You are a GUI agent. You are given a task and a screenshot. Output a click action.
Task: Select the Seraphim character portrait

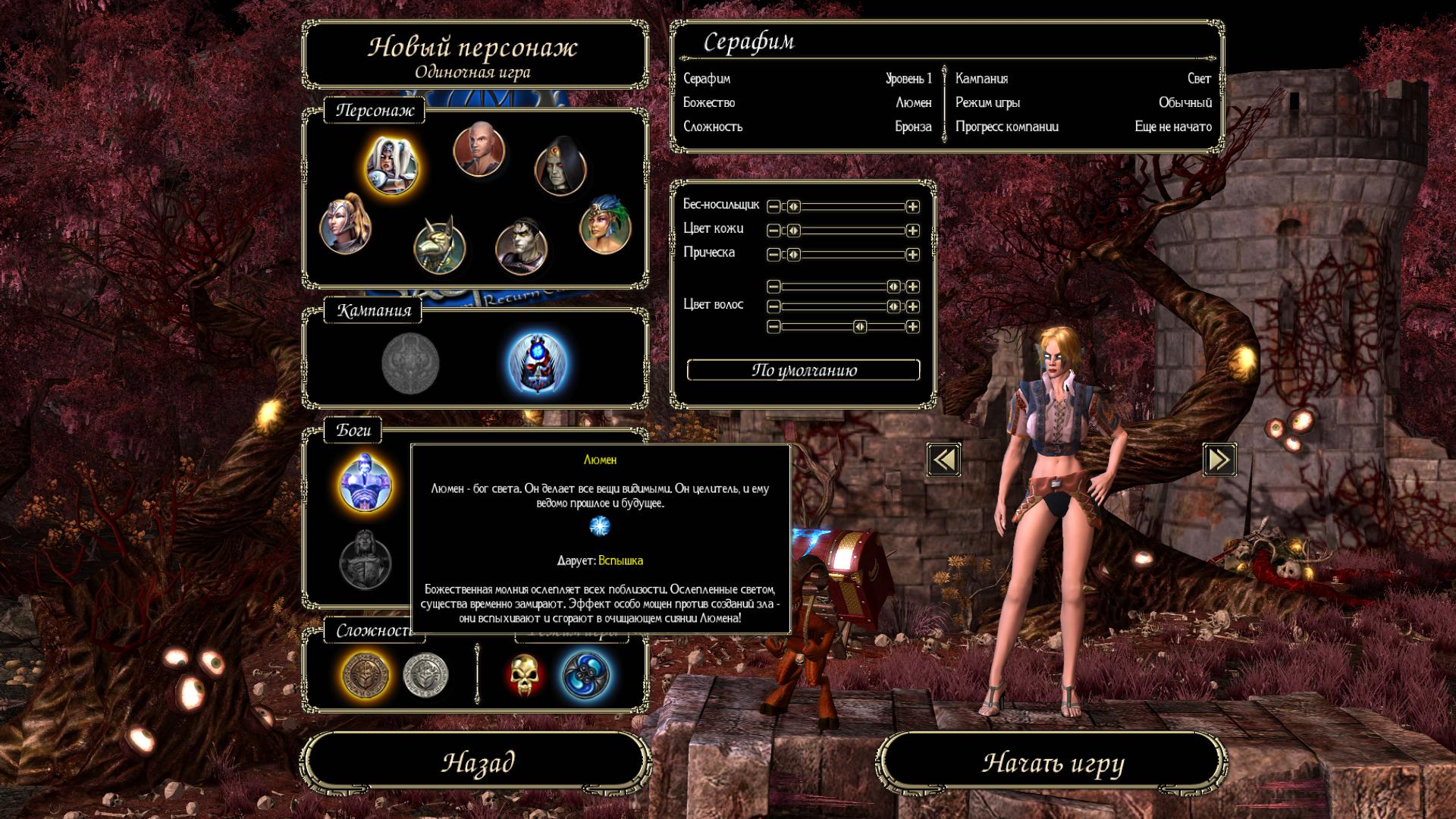[x=391, y=165]
